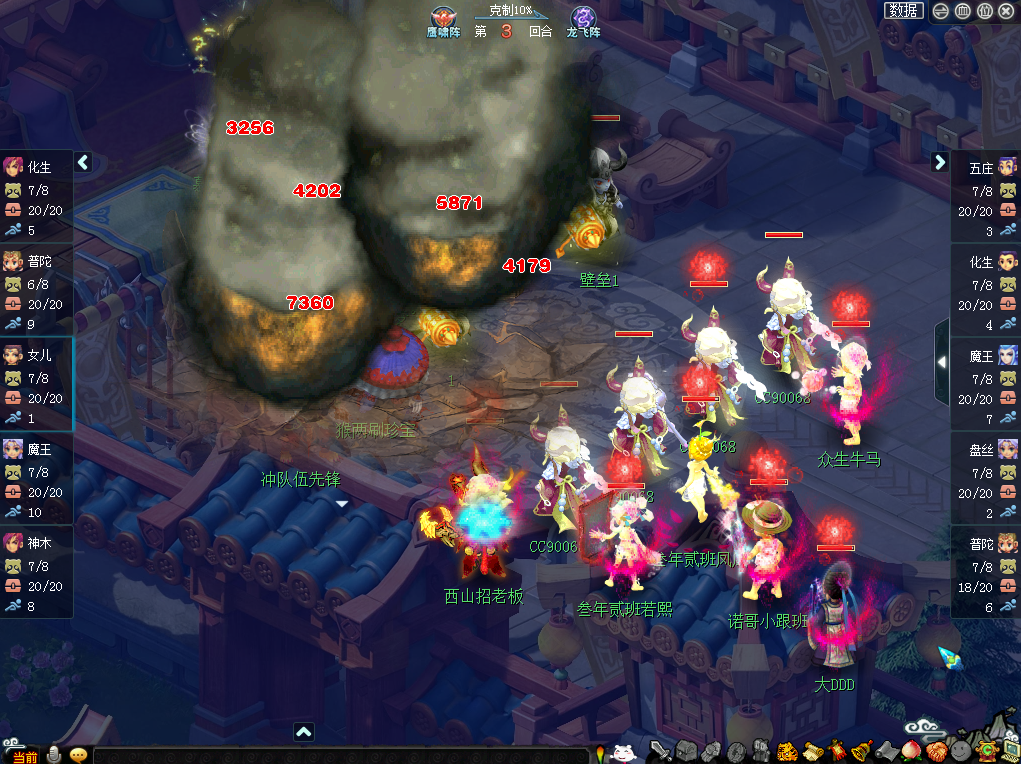Open the sword attack icon in toolbar

click(660, 751)
